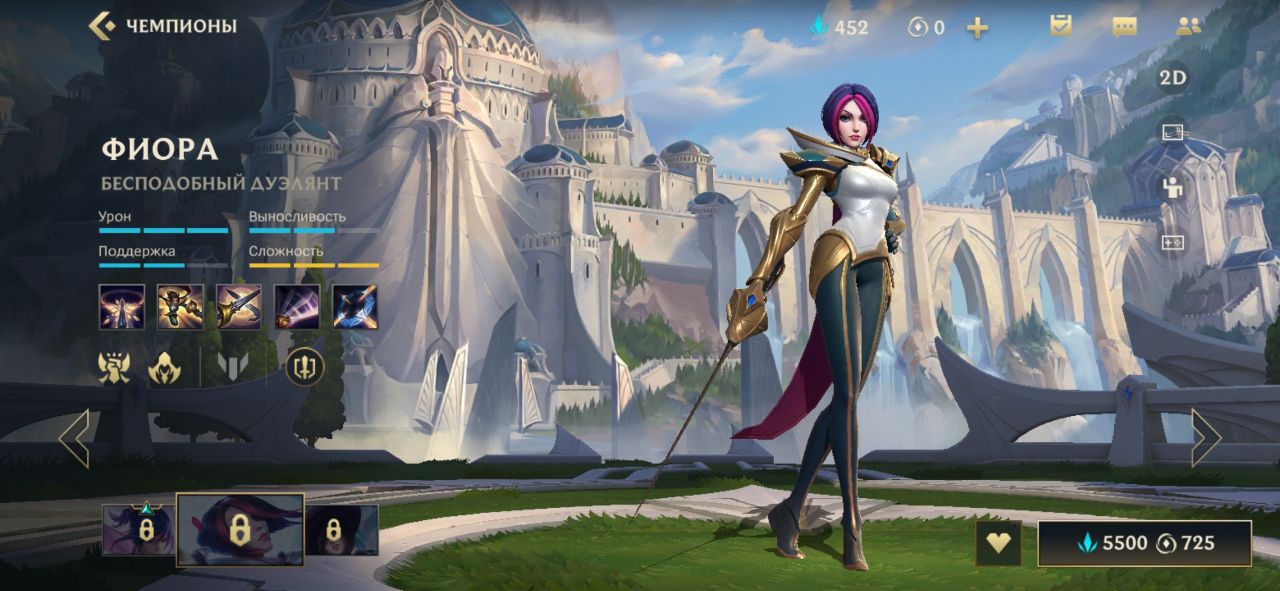Open the background scene picture icon

tap(1173, 133)
